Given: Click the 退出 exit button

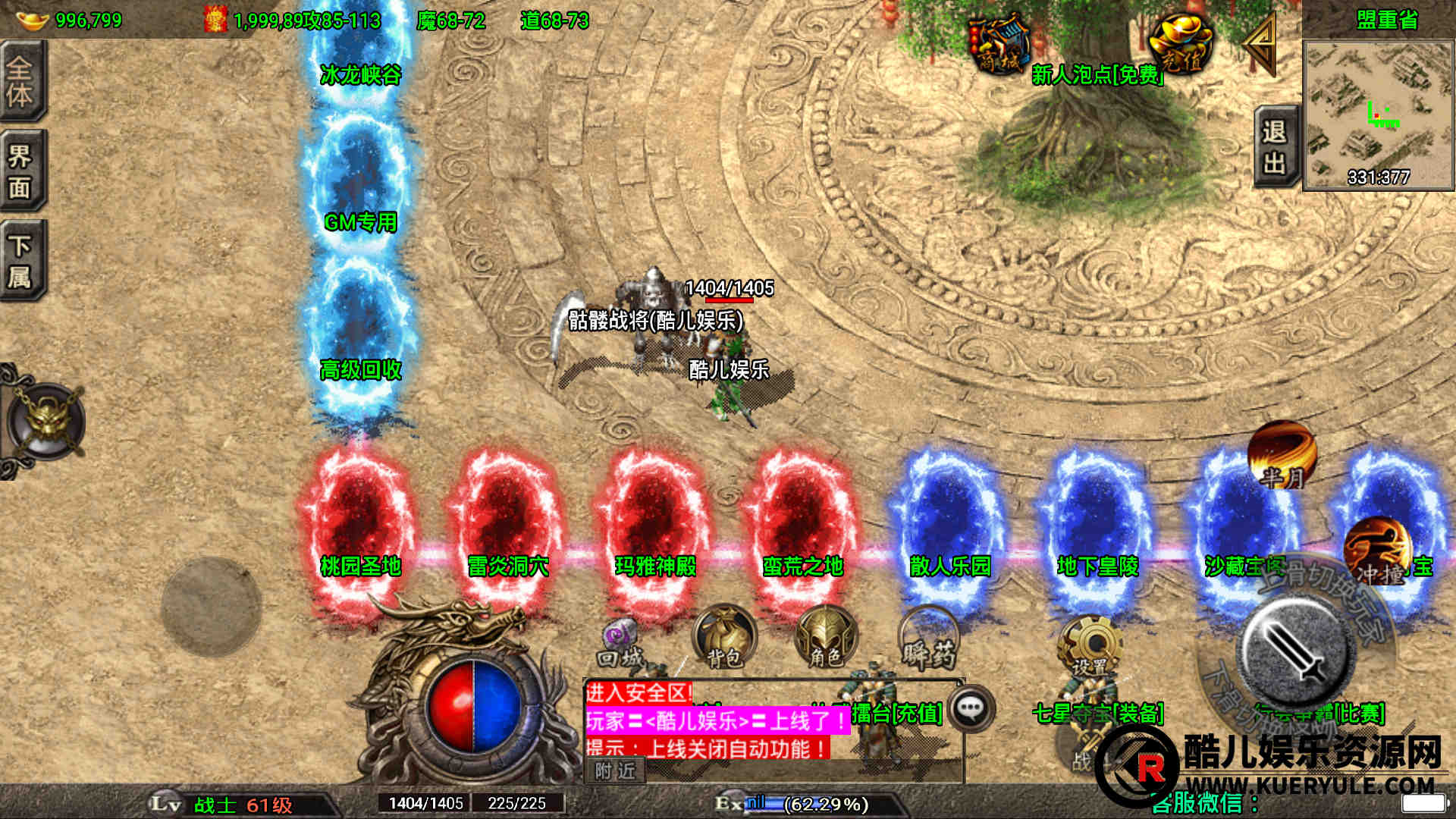Looking at the screenshot, I should pos(1276,148).
